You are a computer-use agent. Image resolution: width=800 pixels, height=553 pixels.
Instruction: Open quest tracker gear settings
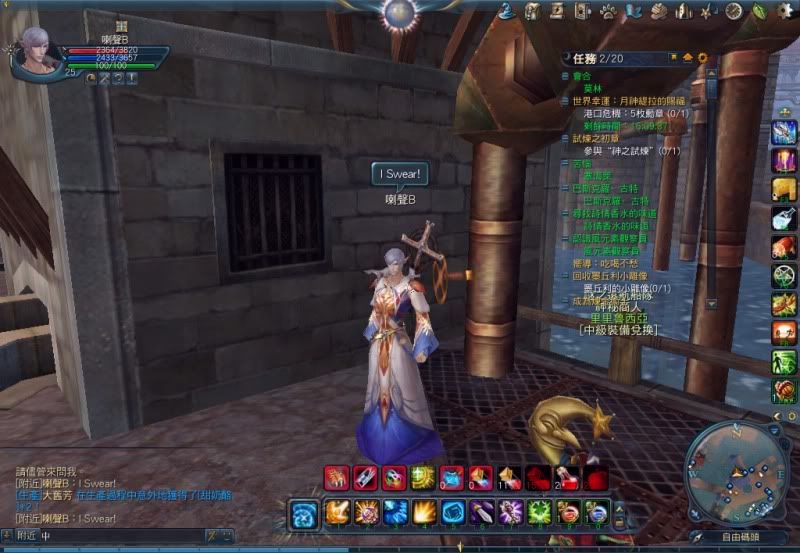[702, 57]
